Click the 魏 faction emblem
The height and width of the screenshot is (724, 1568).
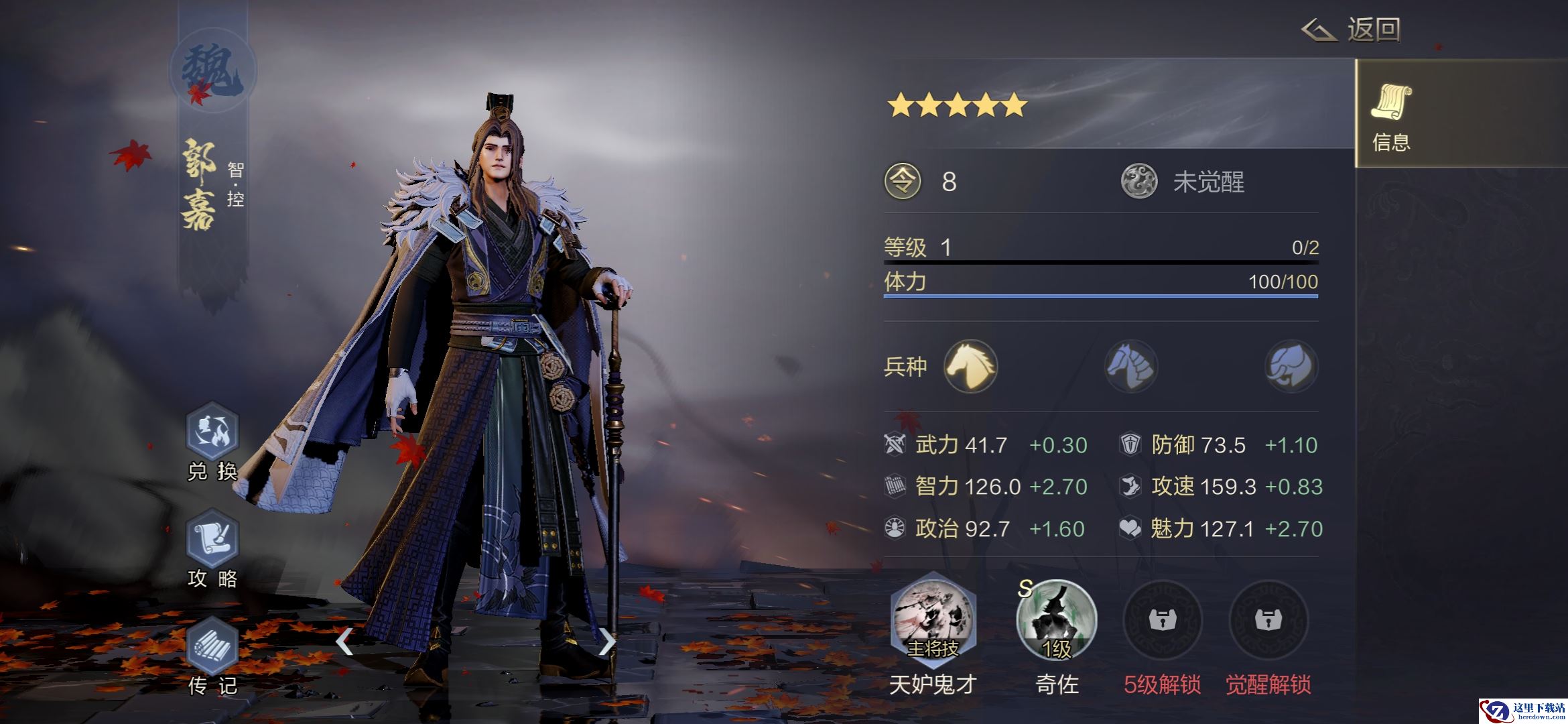(x=213, y=70)
